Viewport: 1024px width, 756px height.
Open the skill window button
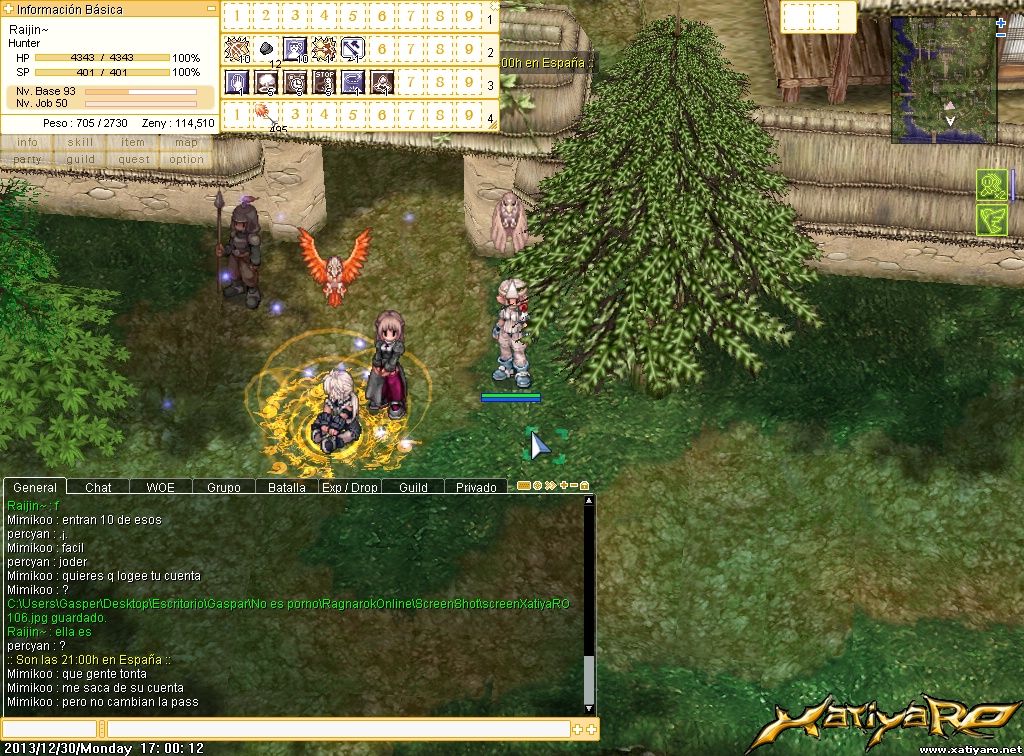(80, 142)
